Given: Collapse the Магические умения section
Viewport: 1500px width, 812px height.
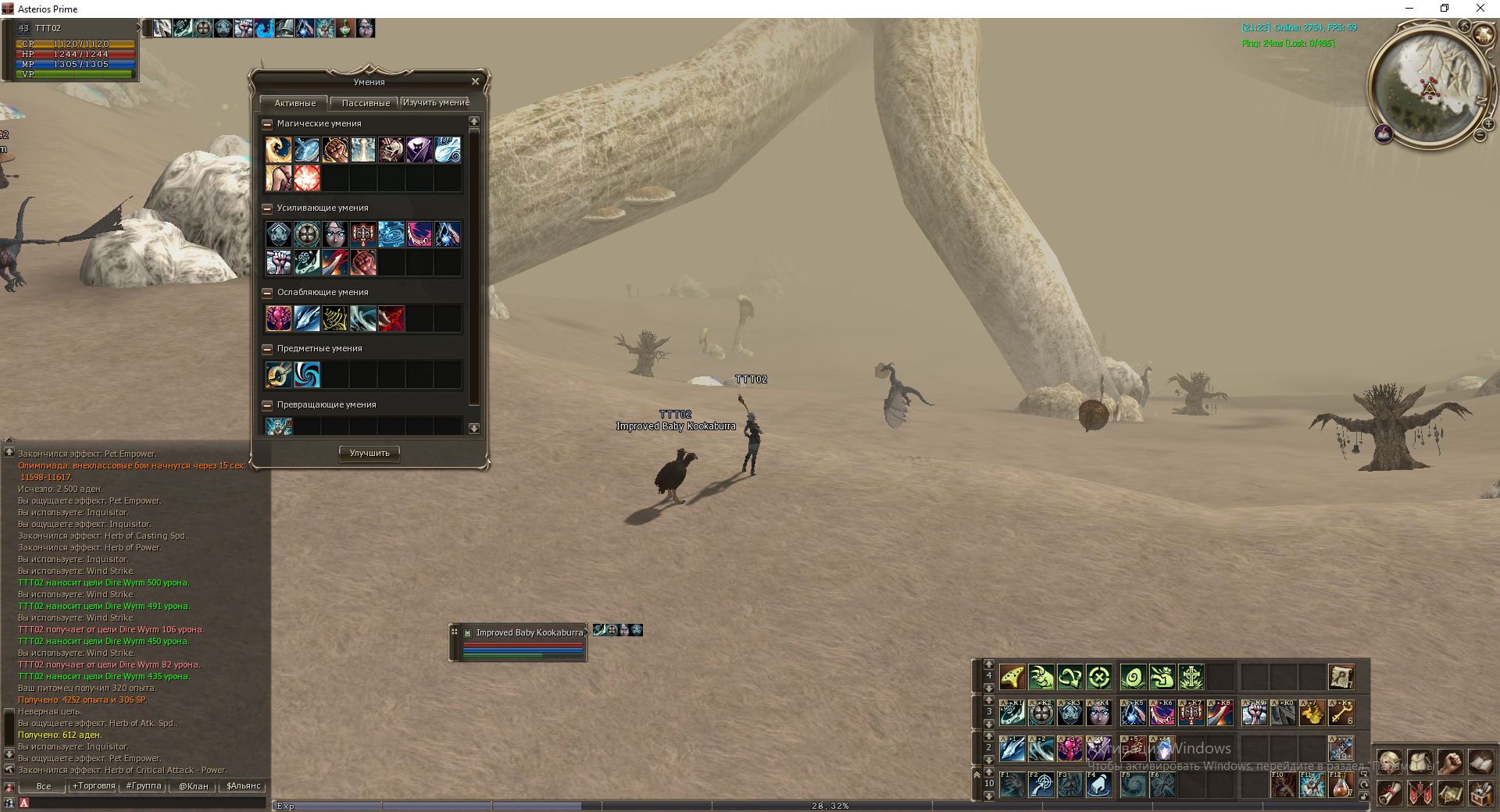Looking at the screenshot, I should coord(267,124).
